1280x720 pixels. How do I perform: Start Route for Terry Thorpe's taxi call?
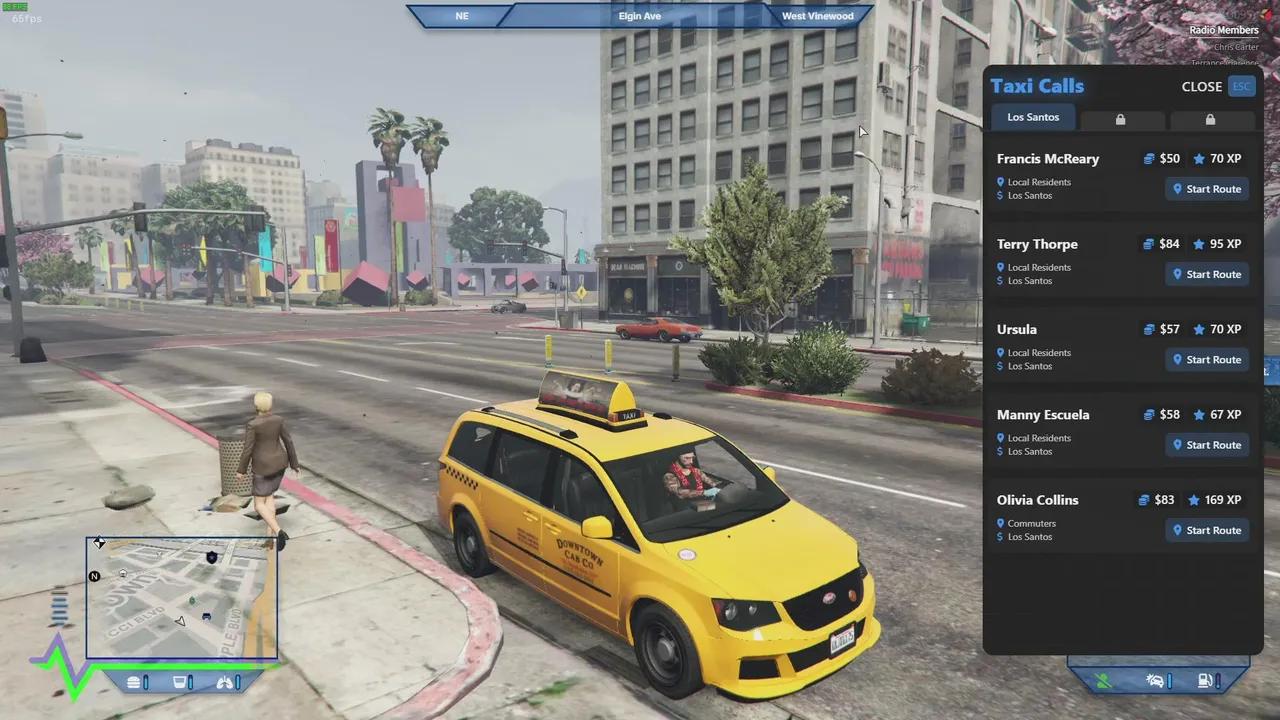coord(1207,274)
